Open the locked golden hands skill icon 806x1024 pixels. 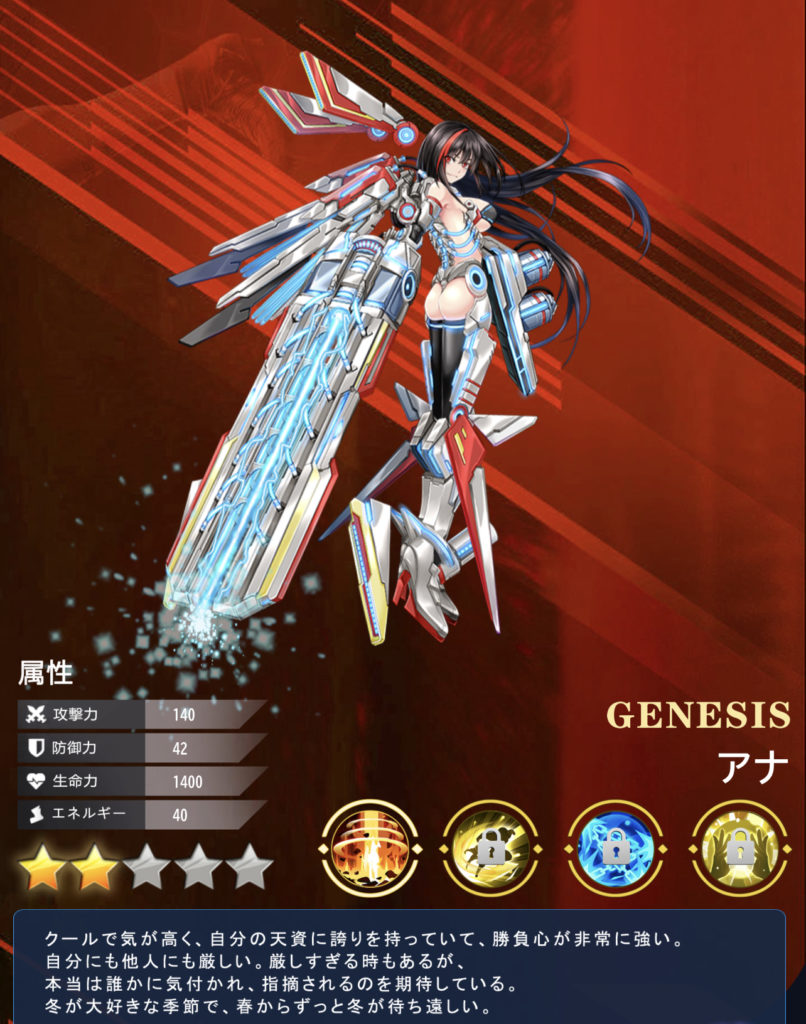[x=739, y=848]
